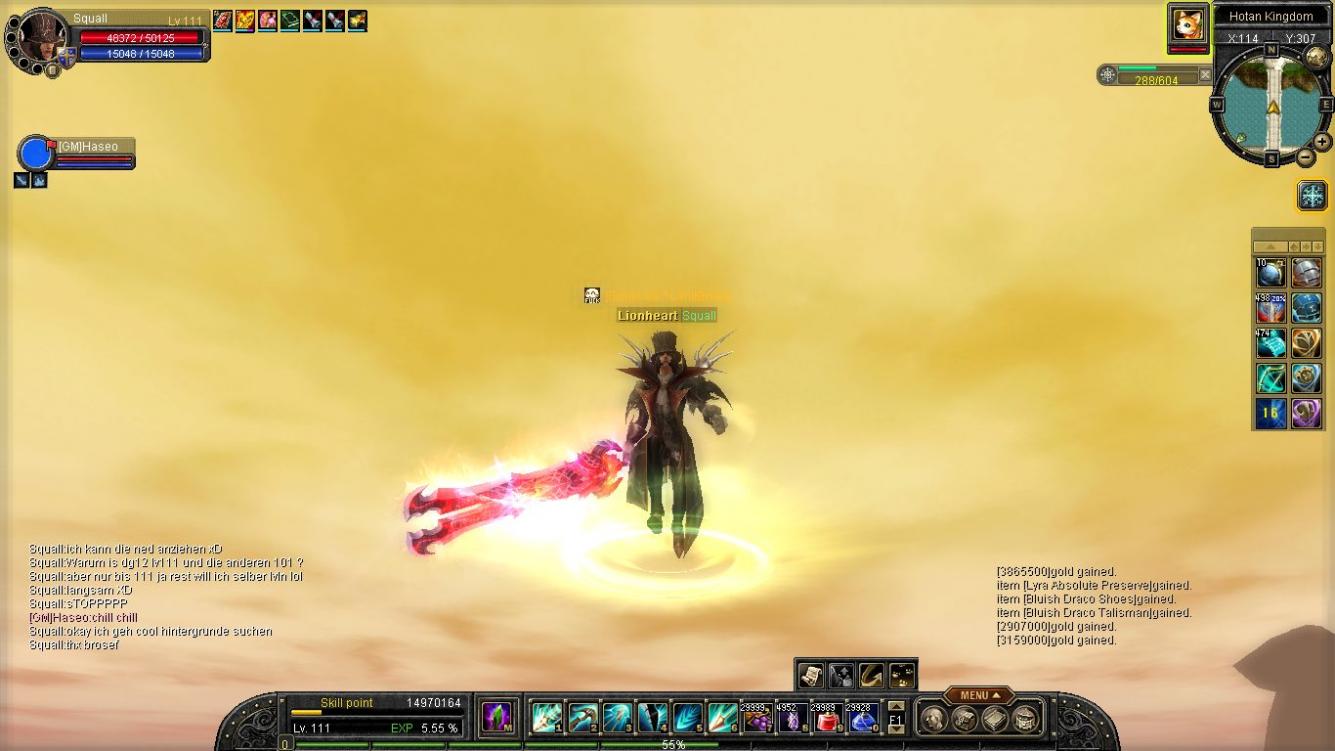Use the blue potion in hotbar
Image resolution: width=1335 pixels, height=751 pixels.
click(862, 717)
